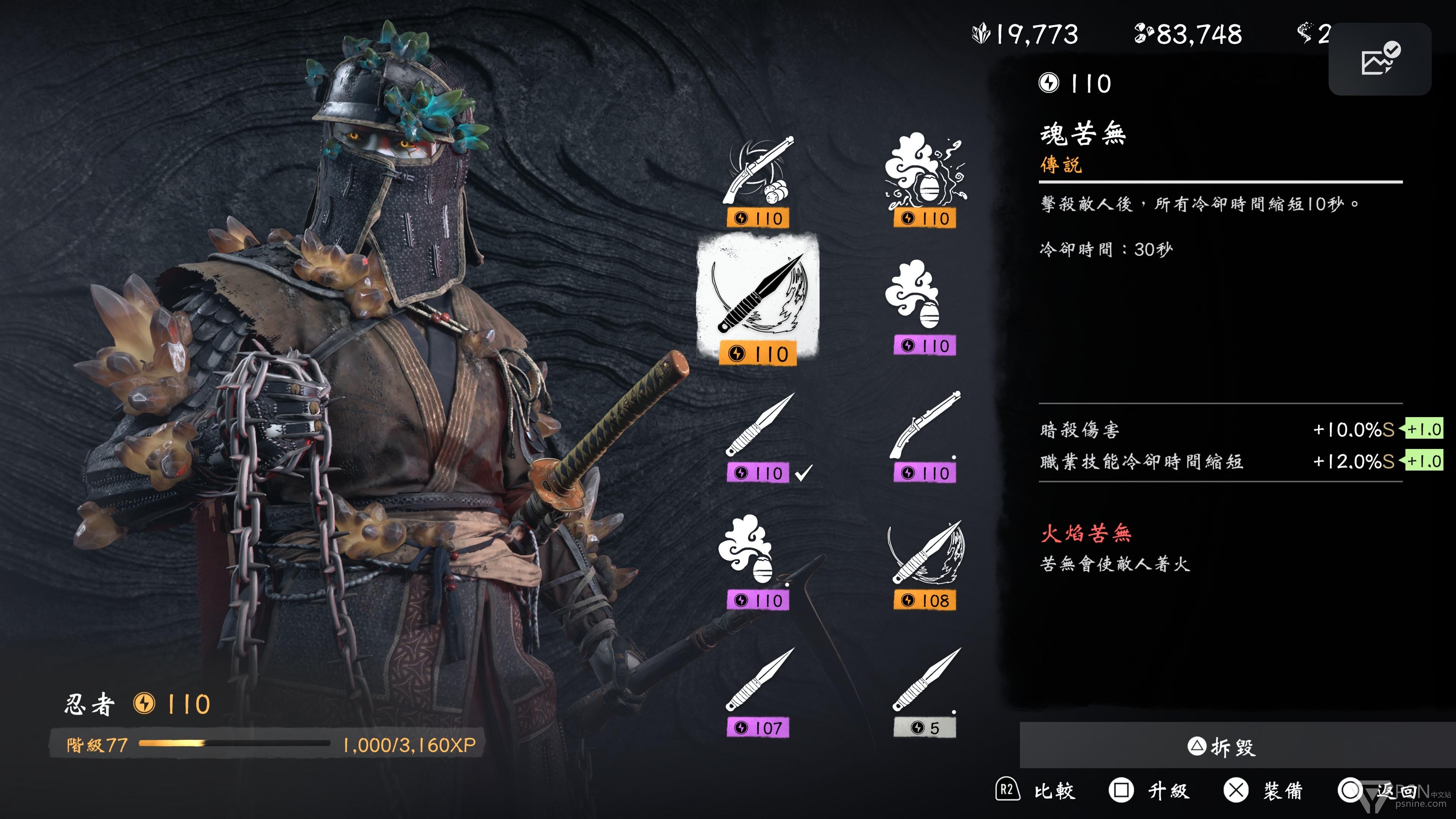This screenshot has height=819, width=1456.
Task: Select the purple level 110 rifle item
Action: (925, 438)
